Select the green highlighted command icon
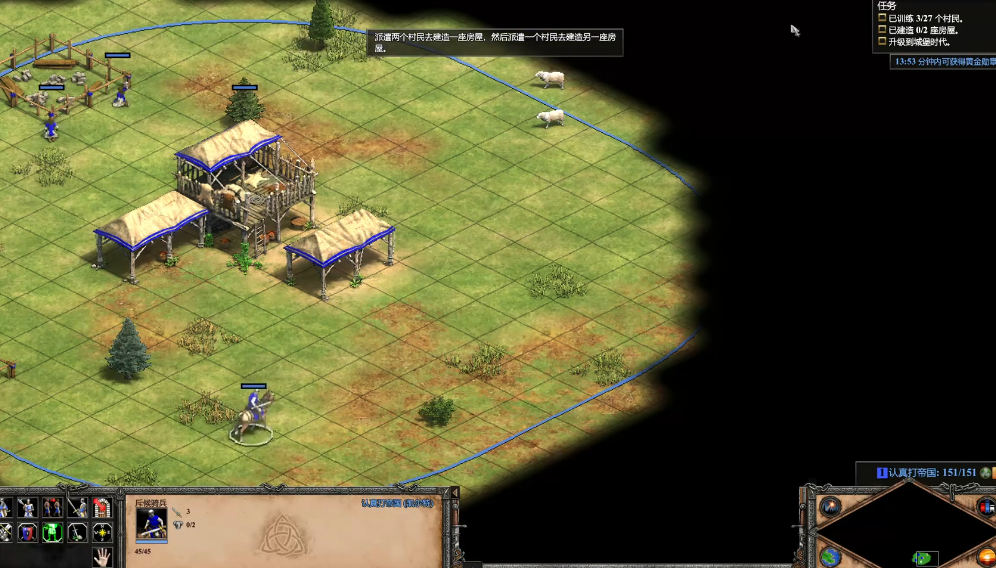Image resolution: width=996 pixels, height=568 pixels. [53, 531]
